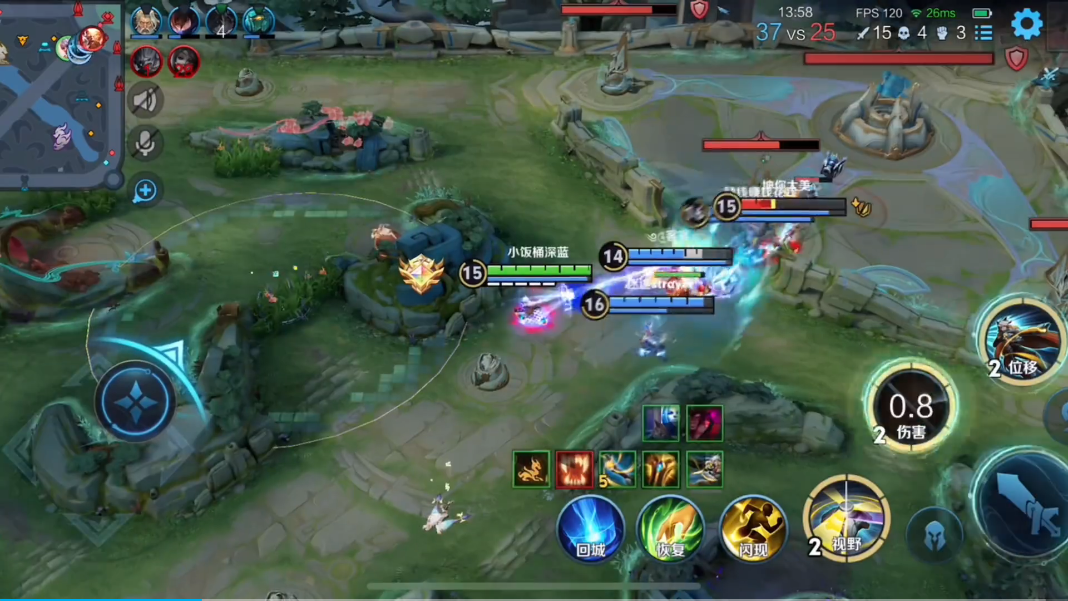Open the settings gear menu

coord(1026,24)
